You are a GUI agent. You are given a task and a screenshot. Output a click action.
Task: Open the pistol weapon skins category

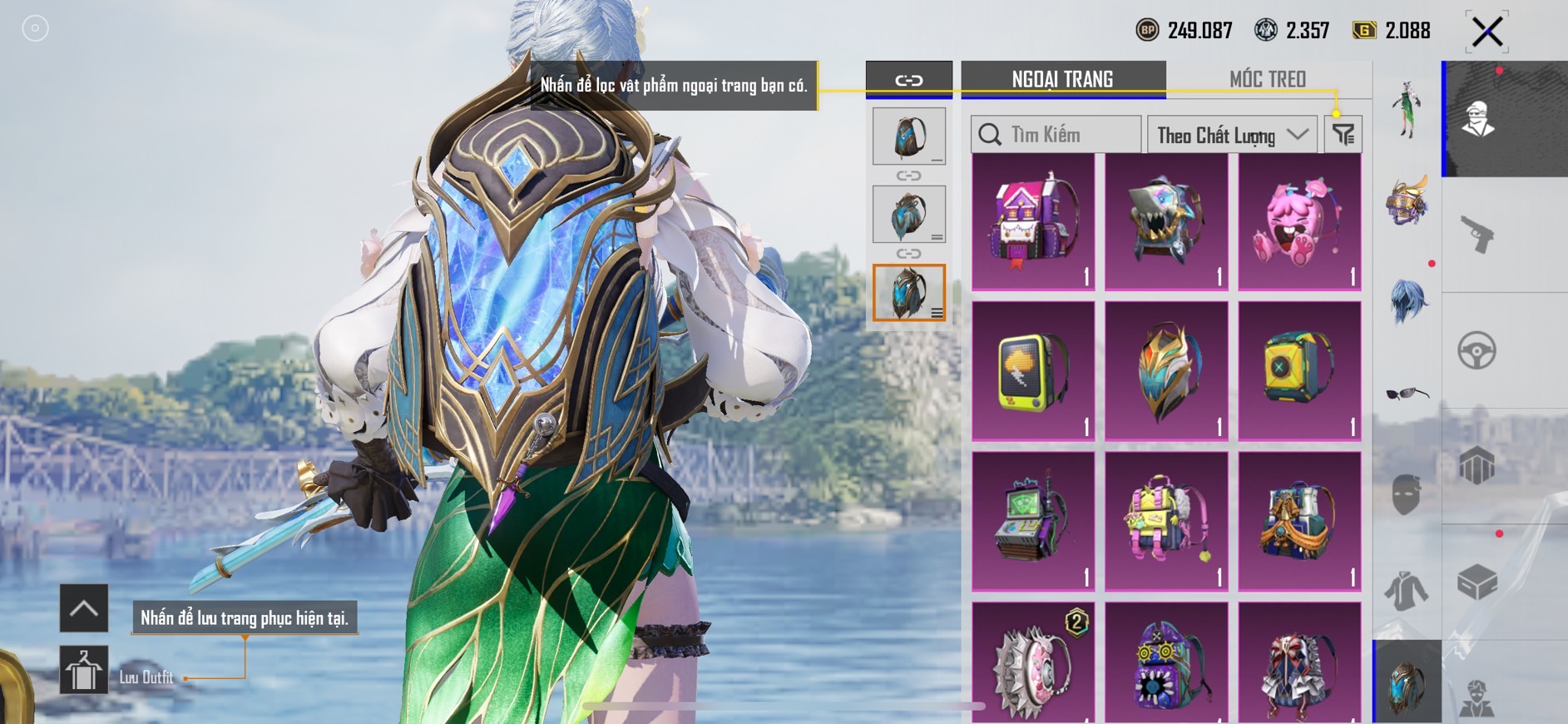point(1477,235)
